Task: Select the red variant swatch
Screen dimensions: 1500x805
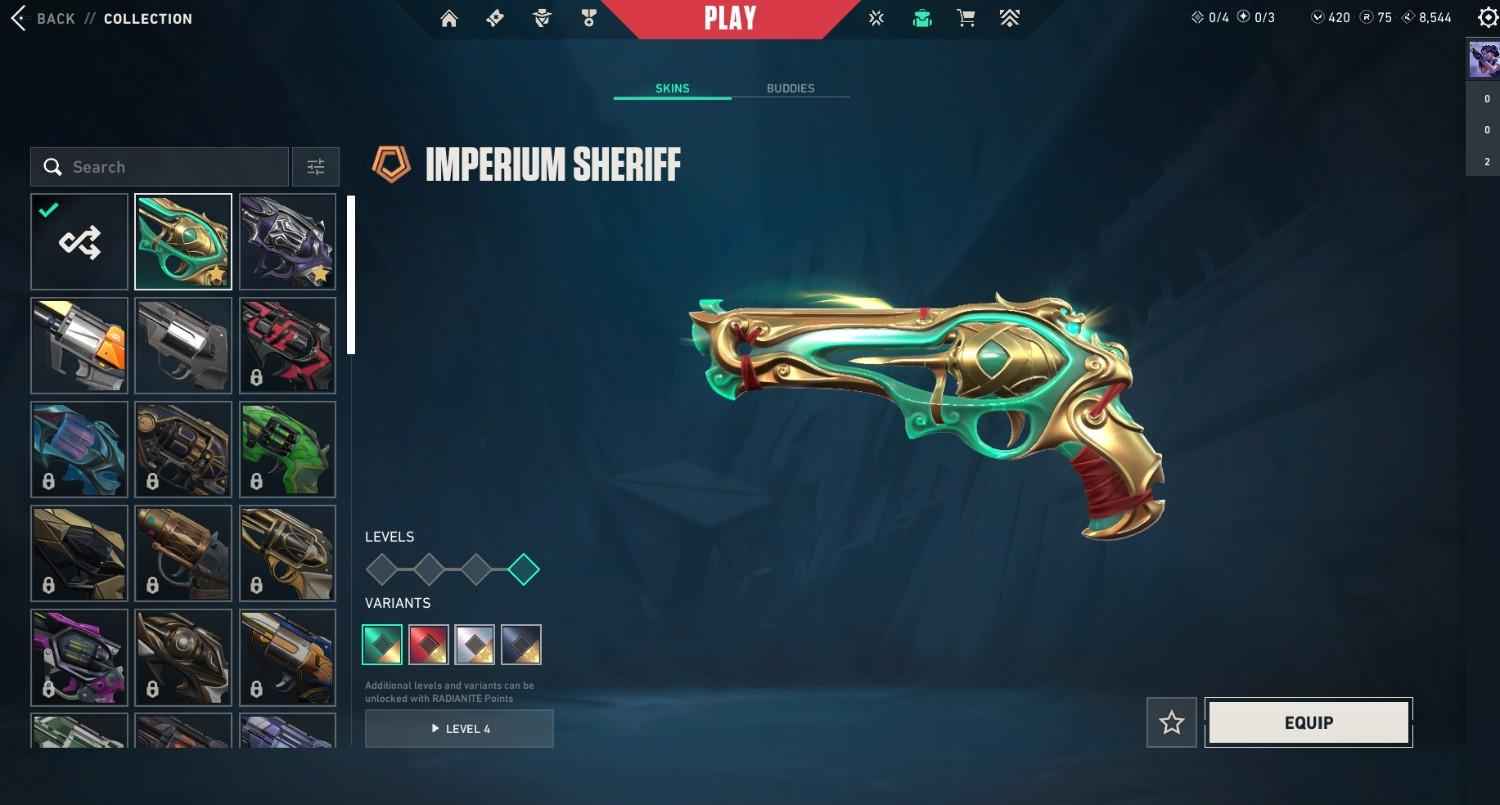Action: 429,645
